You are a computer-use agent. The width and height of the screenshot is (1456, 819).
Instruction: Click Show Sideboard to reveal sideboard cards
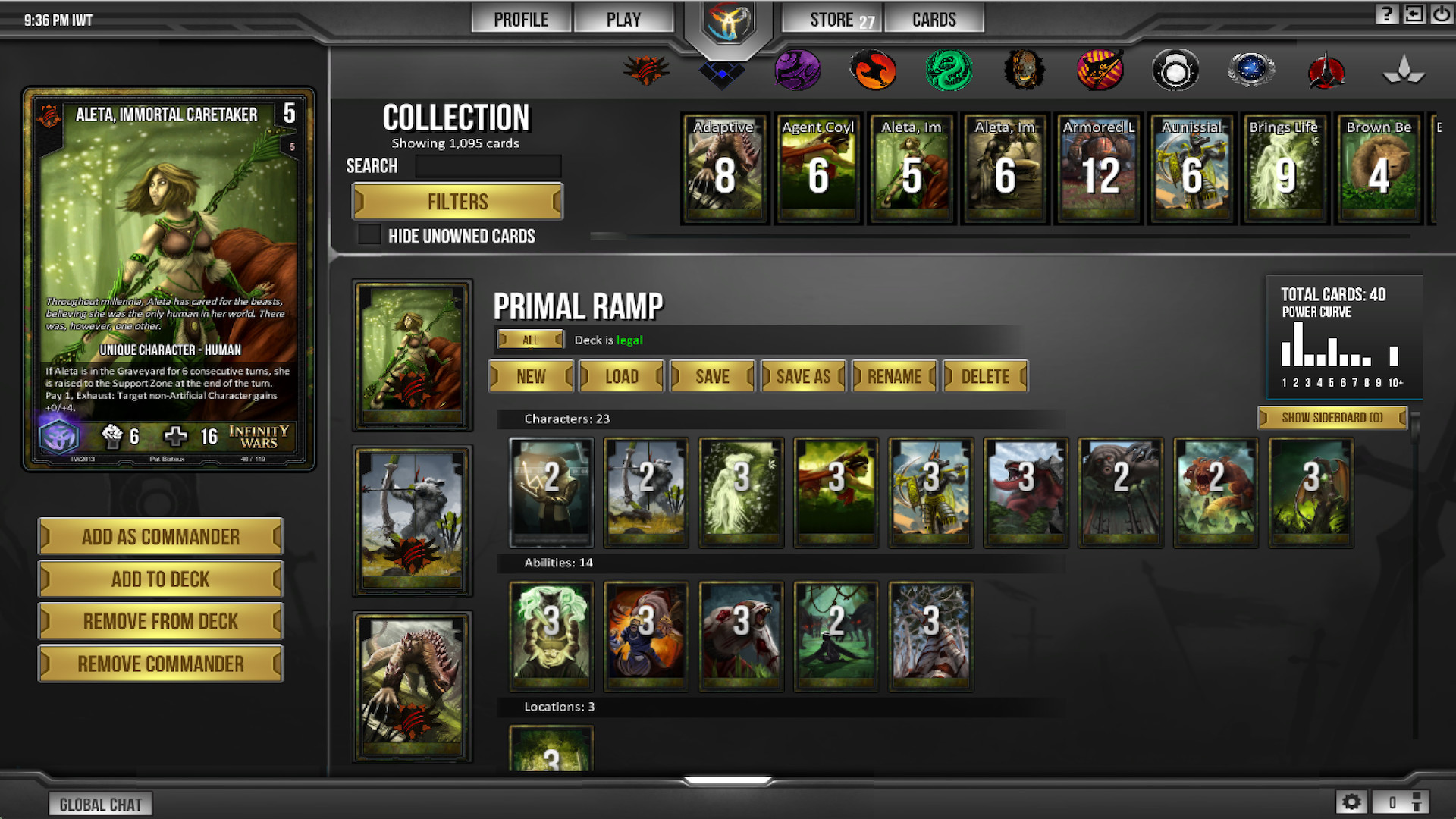click(x=1332, y=418)
